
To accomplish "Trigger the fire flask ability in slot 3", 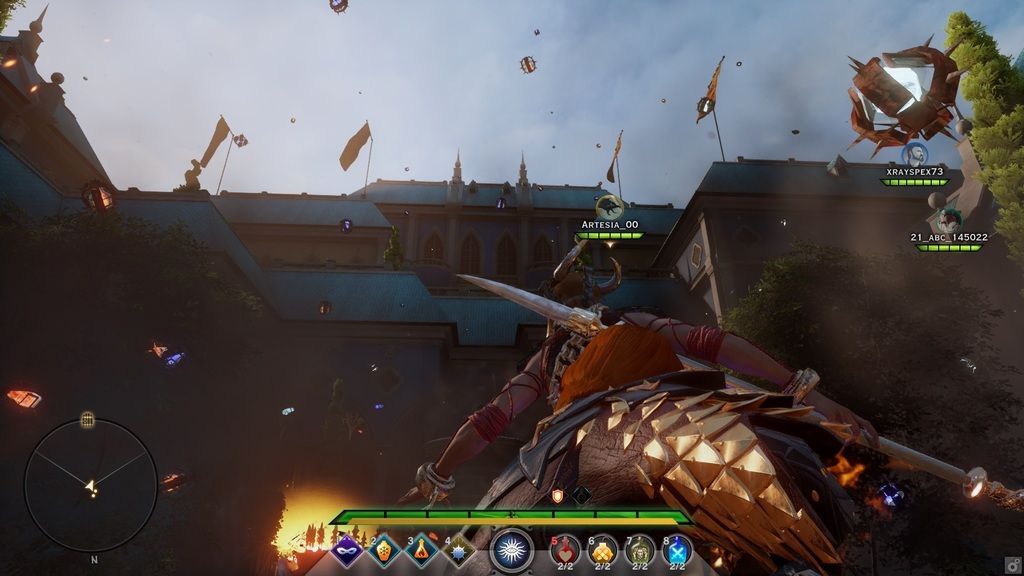I will coord(422,550).
